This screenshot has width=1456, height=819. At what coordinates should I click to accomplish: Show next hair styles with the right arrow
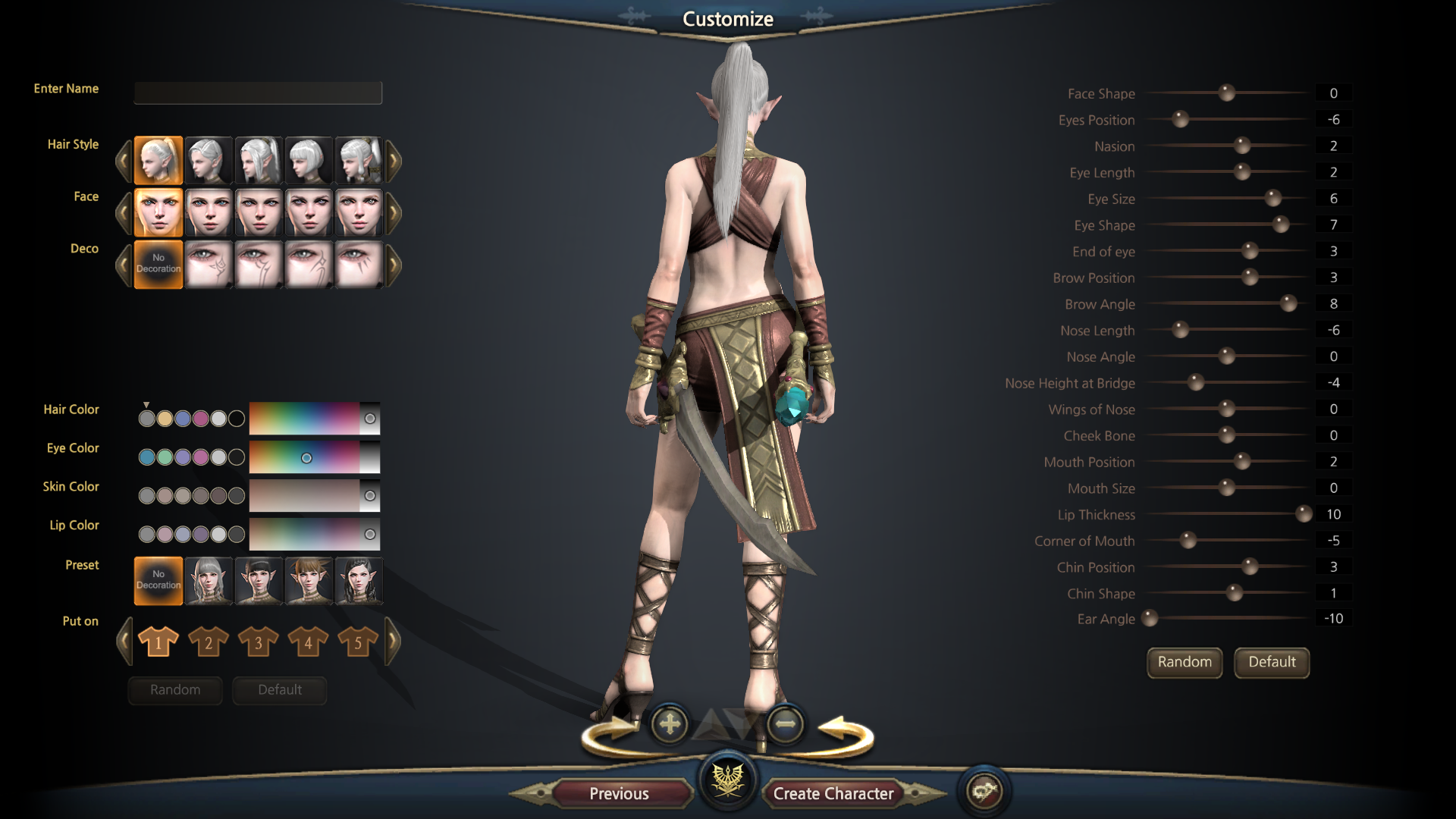click(393, 160)
